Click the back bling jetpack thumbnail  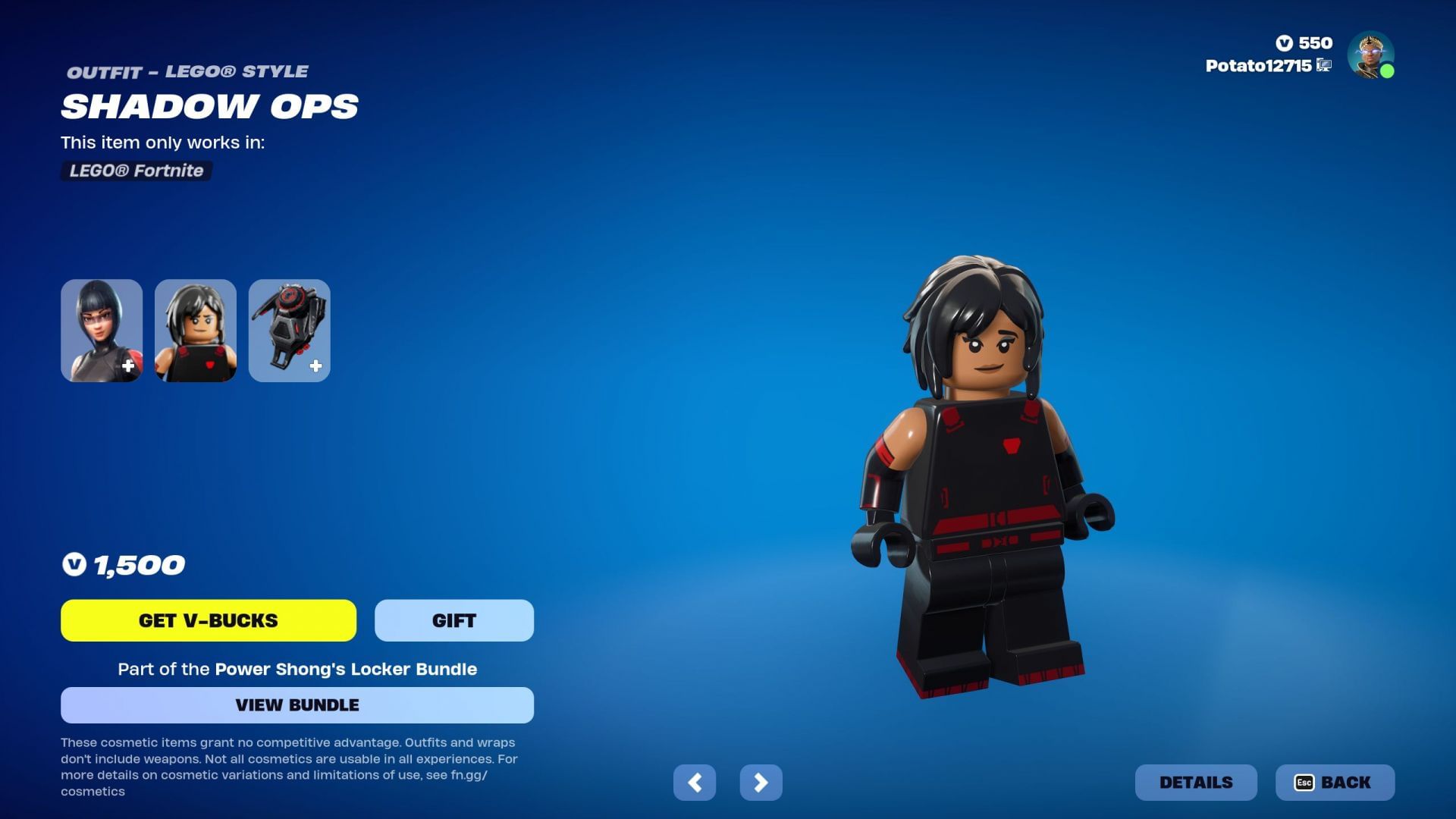click(289, 330)
